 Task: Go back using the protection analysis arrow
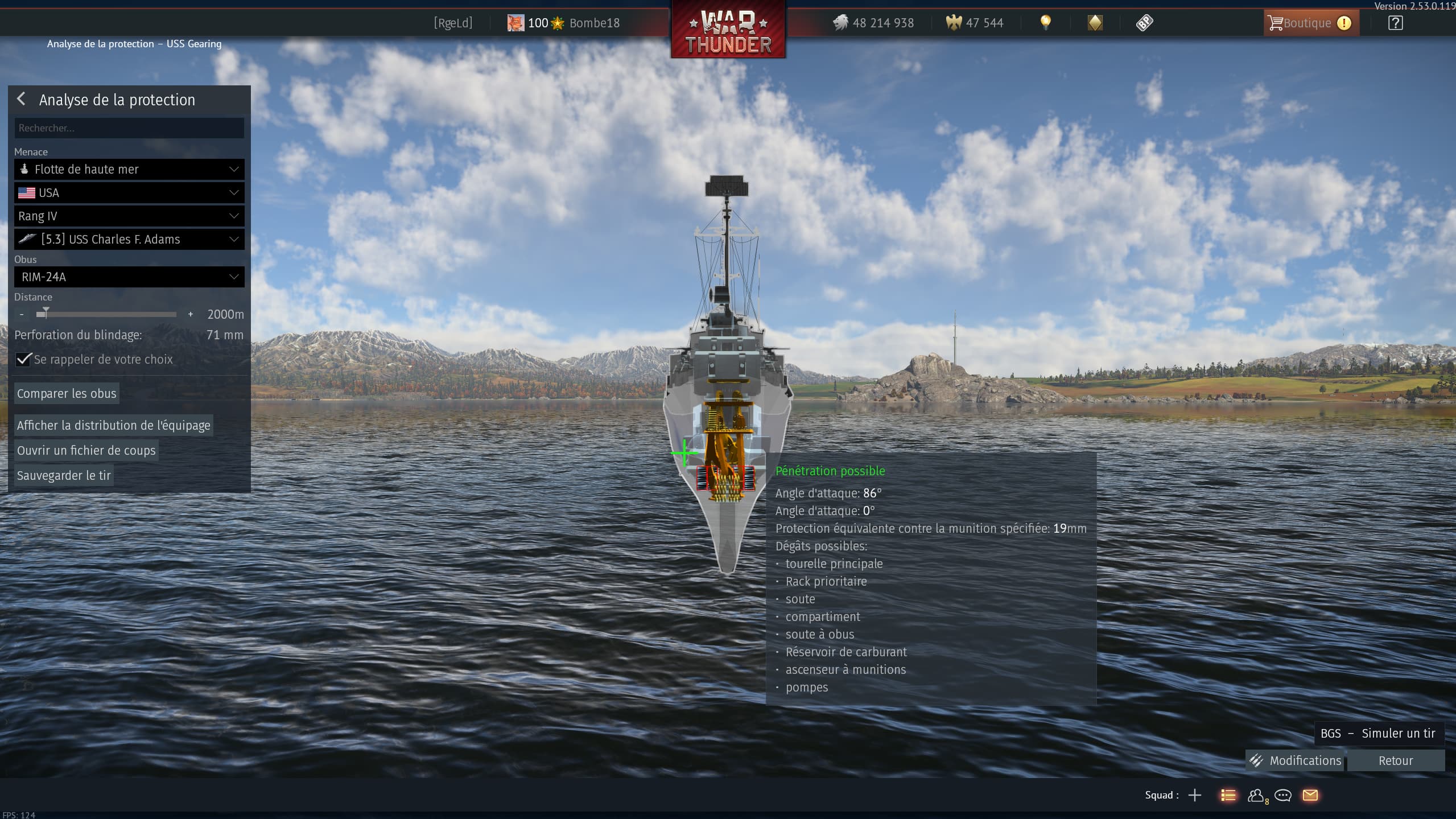tap(22, 99)
